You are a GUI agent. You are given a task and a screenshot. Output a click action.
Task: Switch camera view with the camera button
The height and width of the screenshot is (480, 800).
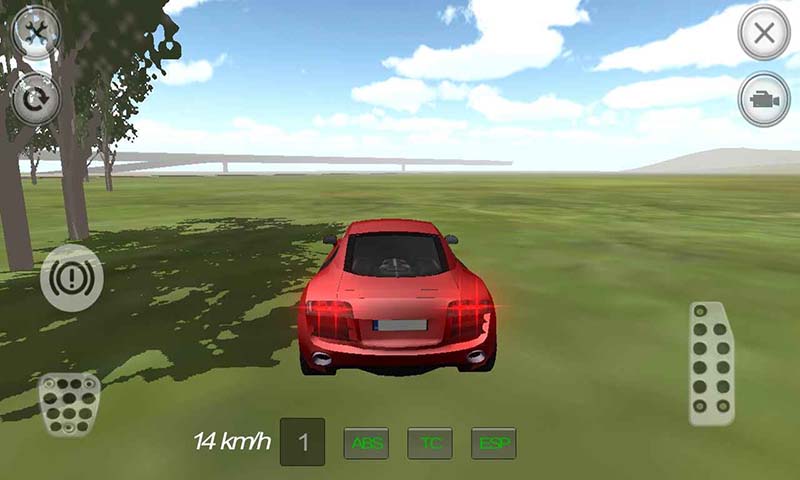click(x=764, y=100)
